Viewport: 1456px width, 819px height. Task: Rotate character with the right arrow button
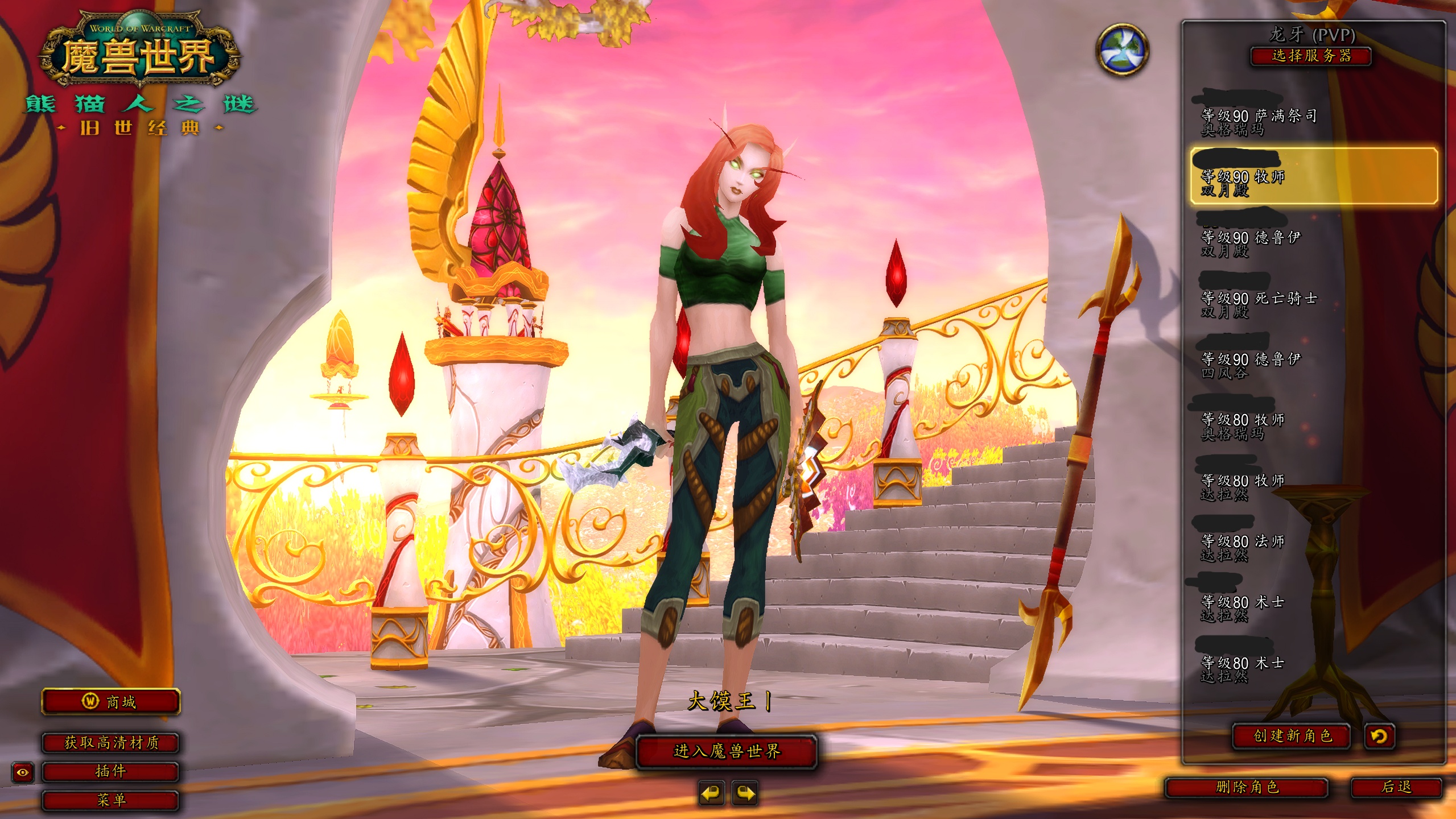[x=745, y=793]
